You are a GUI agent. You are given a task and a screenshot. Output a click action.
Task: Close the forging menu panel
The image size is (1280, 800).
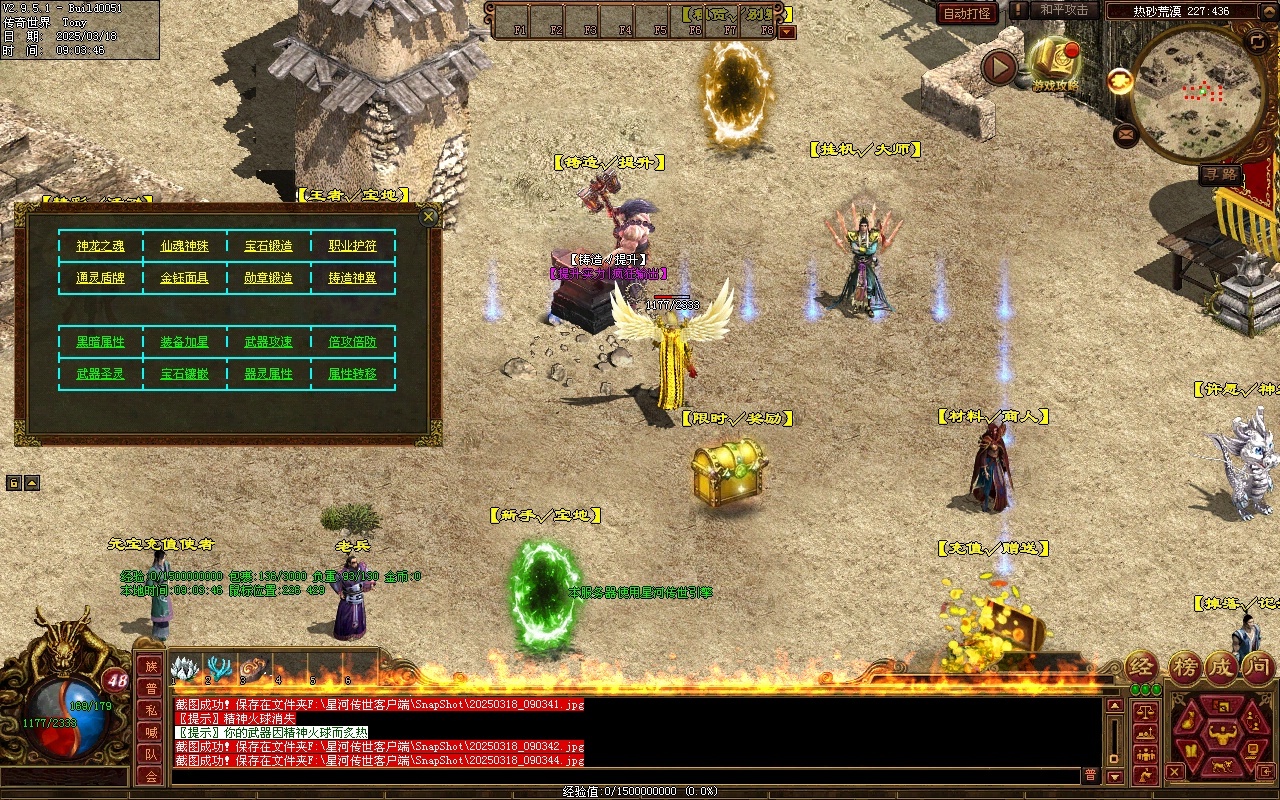click(429, 216)
